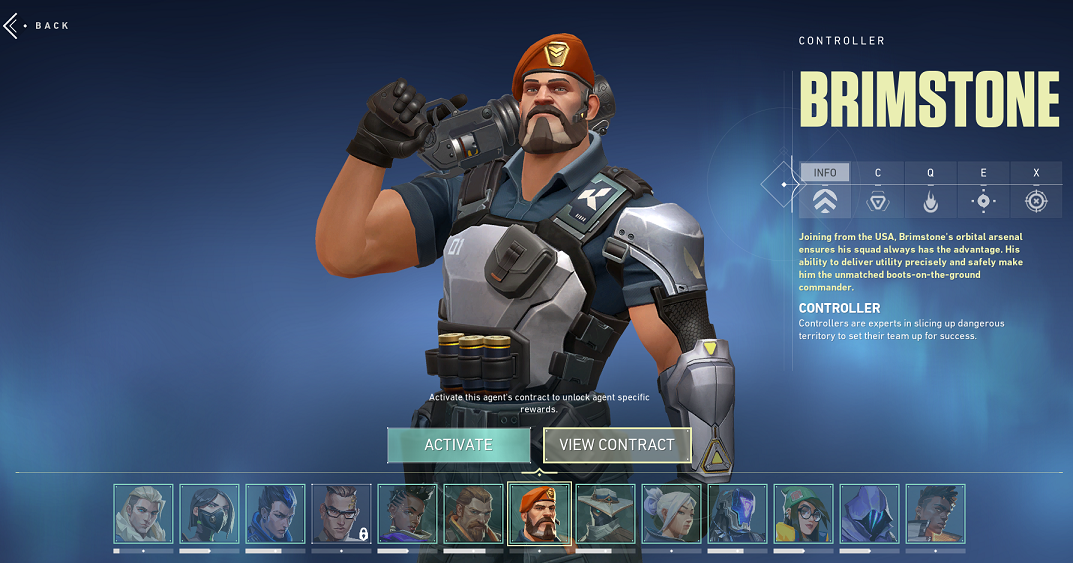Select Brimstone's portrait with the orange beret
1073x563 pixels.
click(539, 513)
